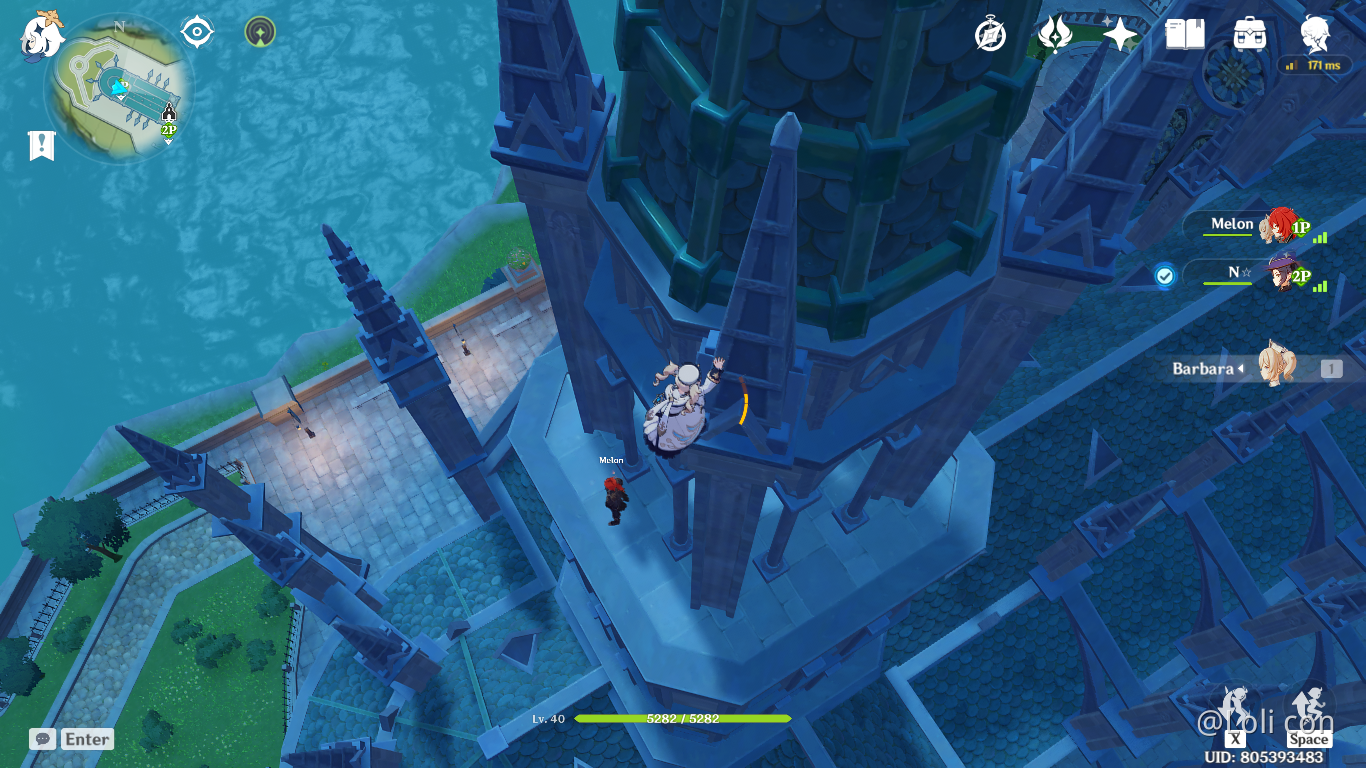Toggle the eye-shaped elemental sight icon
Image resolution: width=1366 pixels, height=768 pixels.
(197, 32)
